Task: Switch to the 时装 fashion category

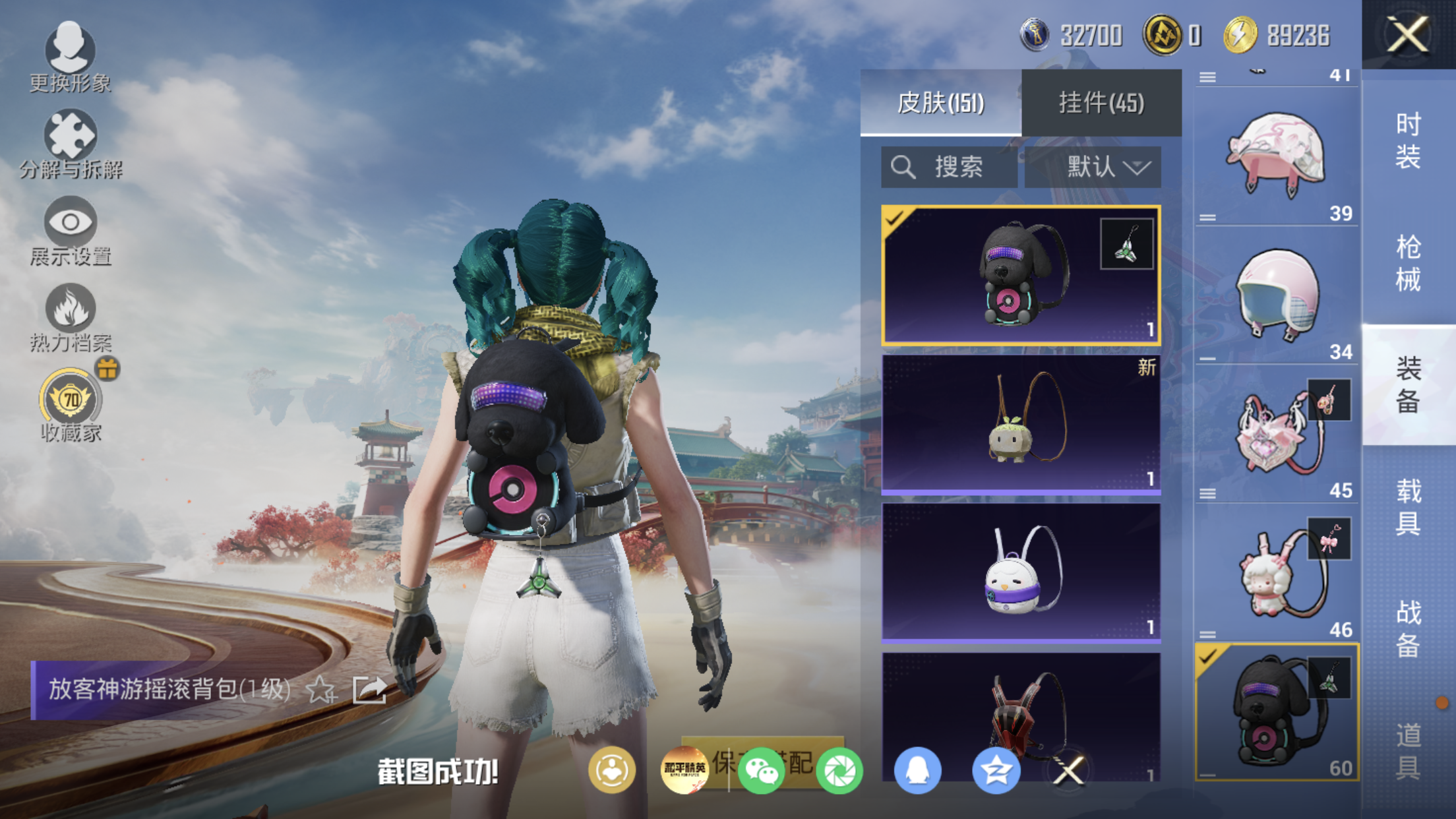Action: coord(1409,140)
